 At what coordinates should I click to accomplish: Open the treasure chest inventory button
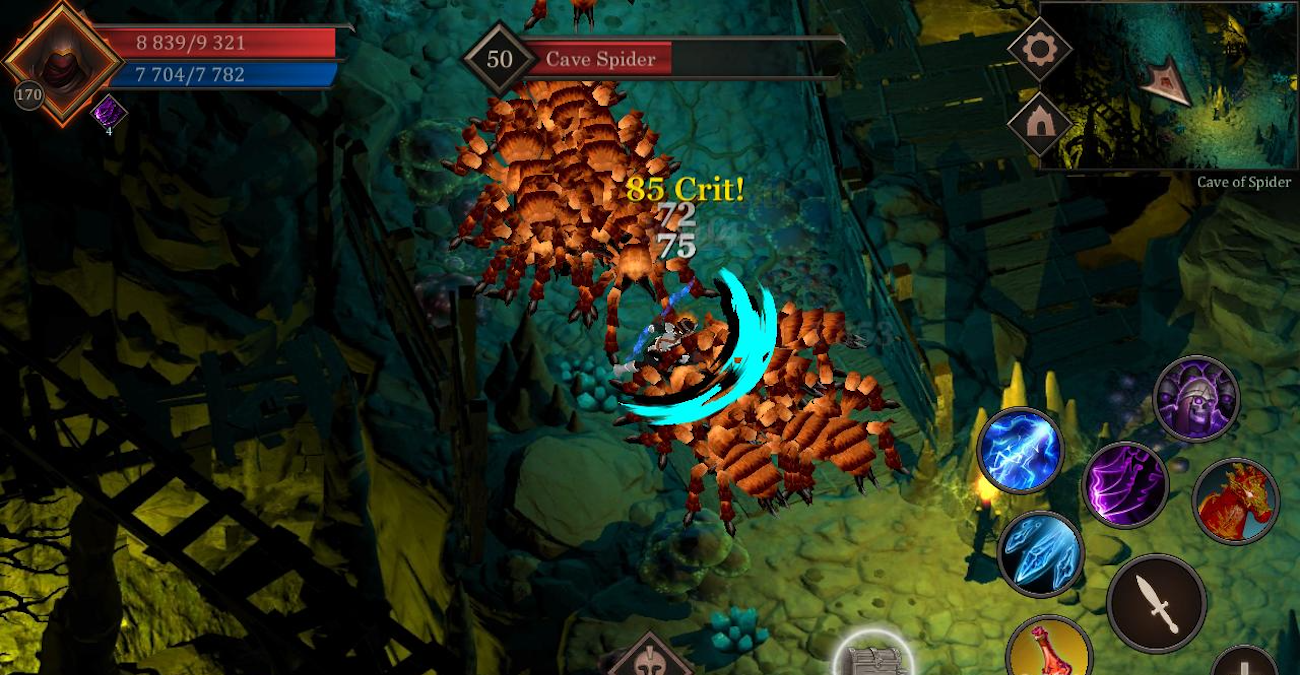tap(873, 656)
